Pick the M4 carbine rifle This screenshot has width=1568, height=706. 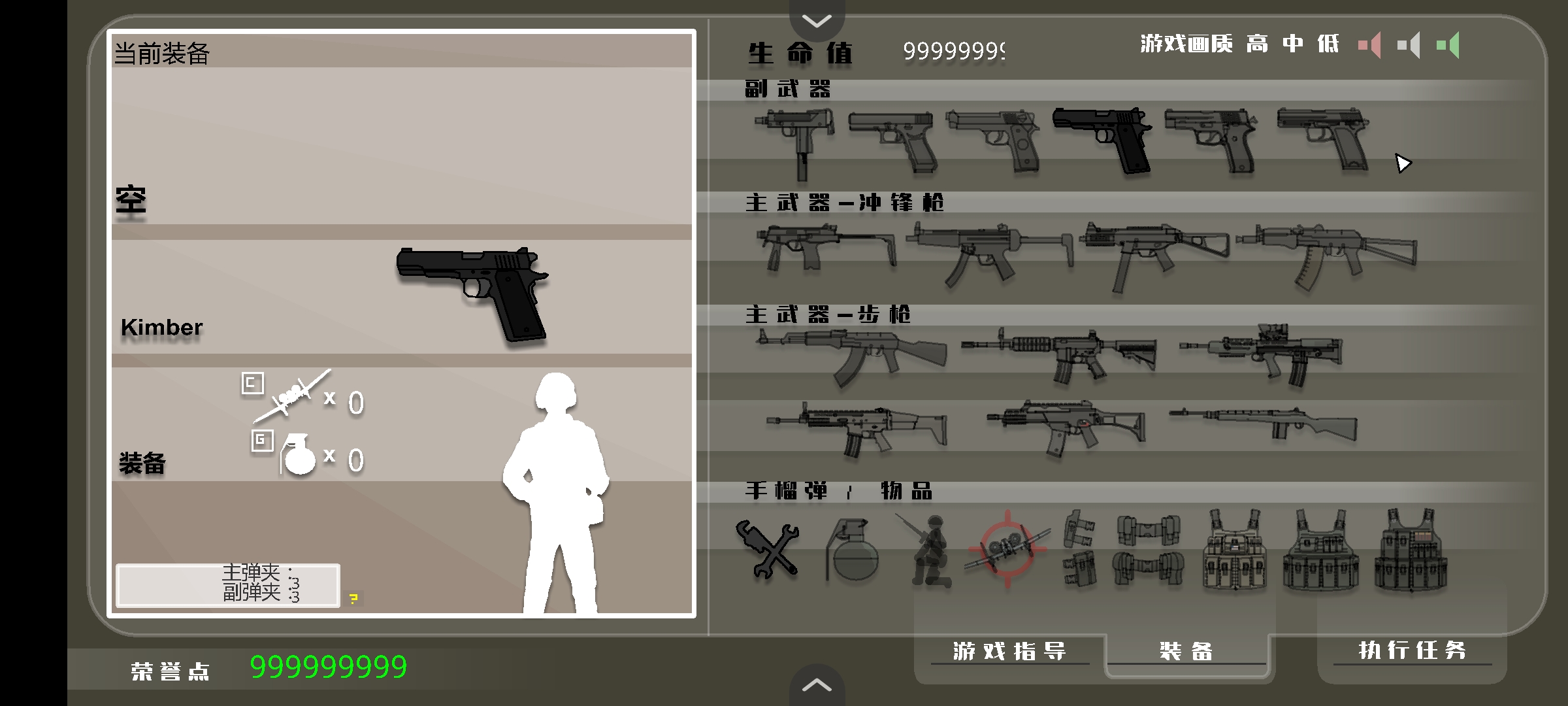pos(1060,355)
